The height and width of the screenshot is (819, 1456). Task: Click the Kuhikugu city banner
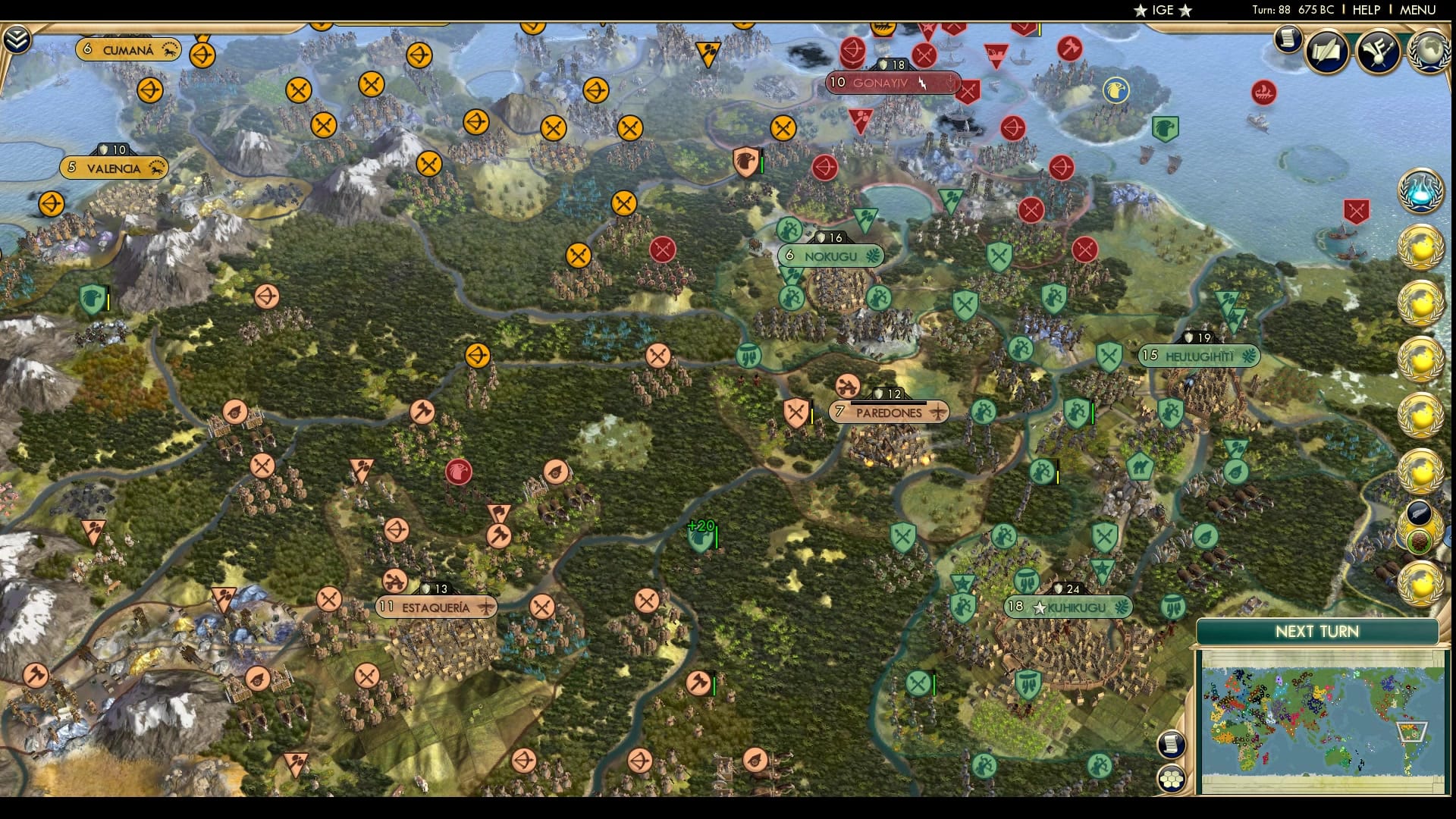click(1068, 607)
